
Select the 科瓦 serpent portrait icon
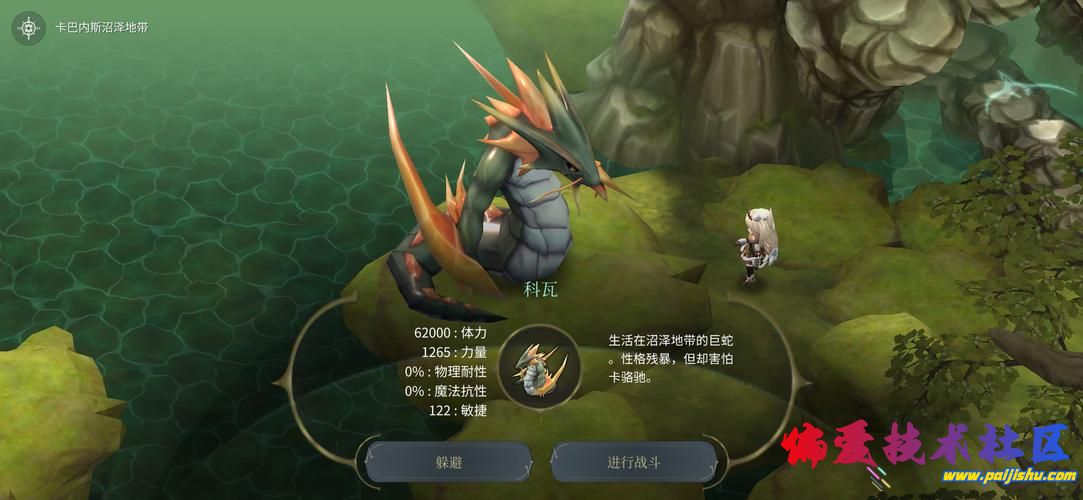point(541,366)
